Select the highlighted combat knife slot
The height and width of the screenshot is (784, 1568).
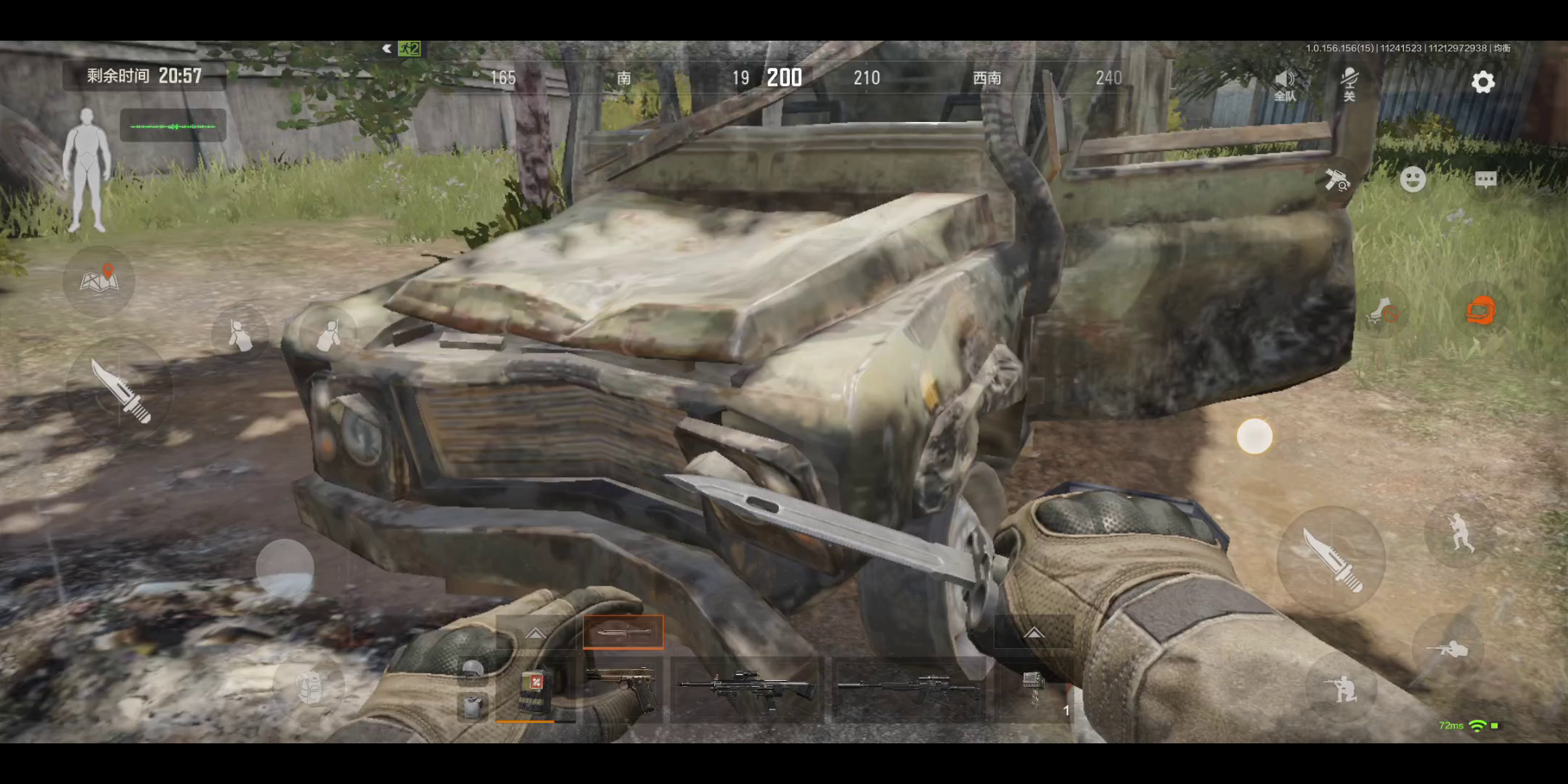[x=623, y=632]
